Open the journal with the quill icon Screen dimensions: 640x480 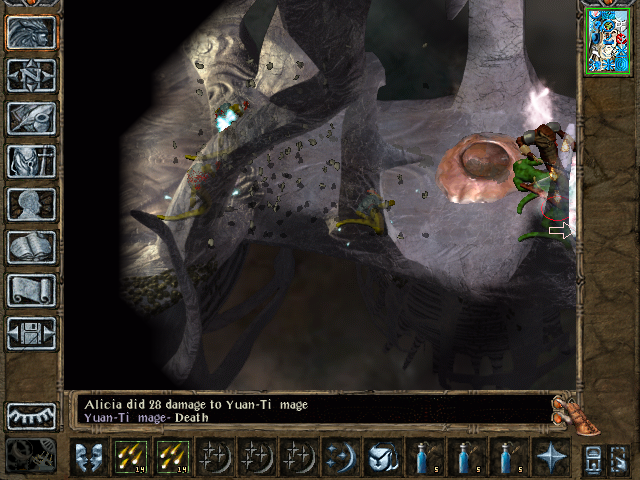pos(31,118)
